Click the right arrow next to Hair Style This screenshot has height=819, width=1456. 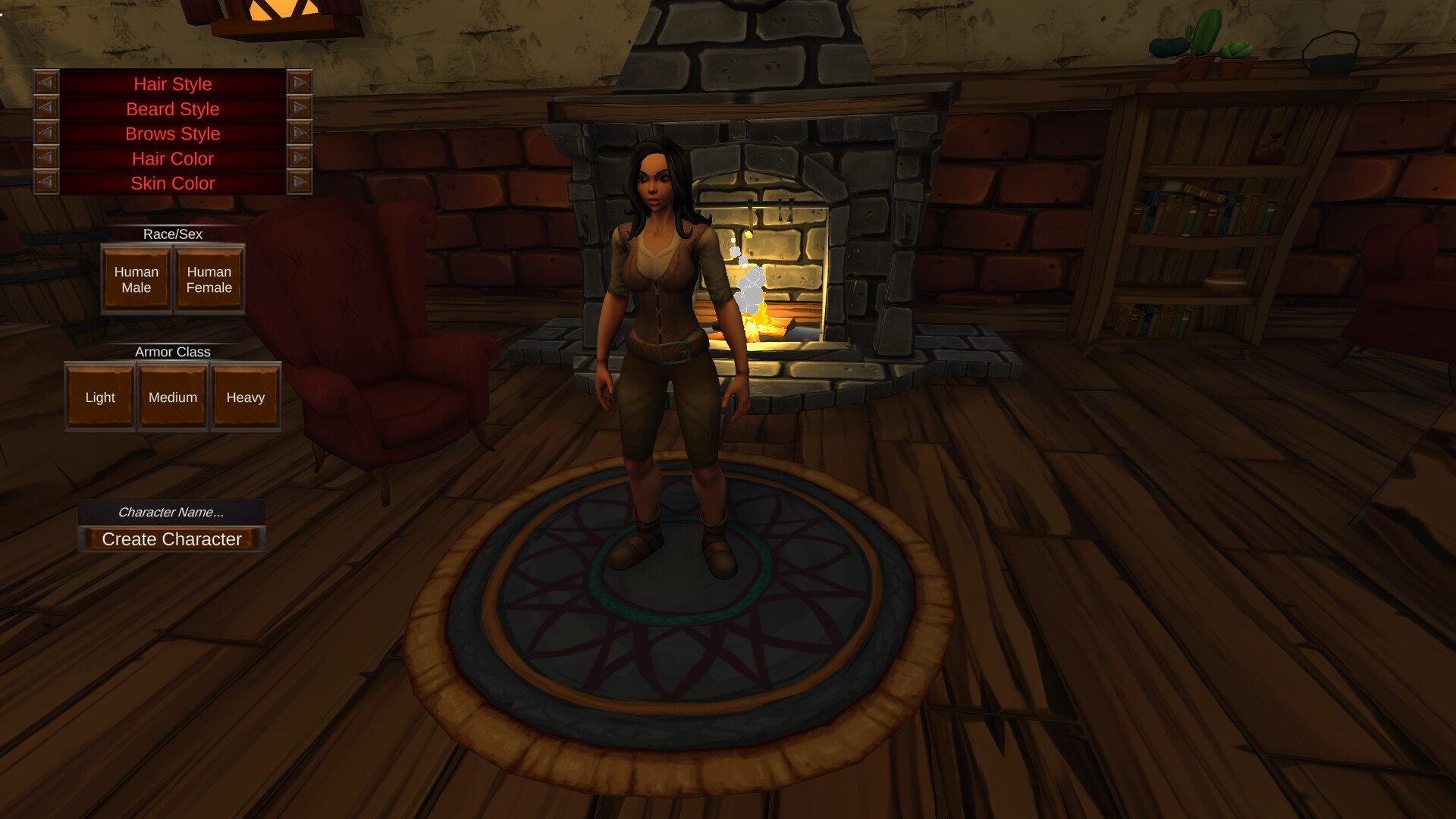coord(300,83)
